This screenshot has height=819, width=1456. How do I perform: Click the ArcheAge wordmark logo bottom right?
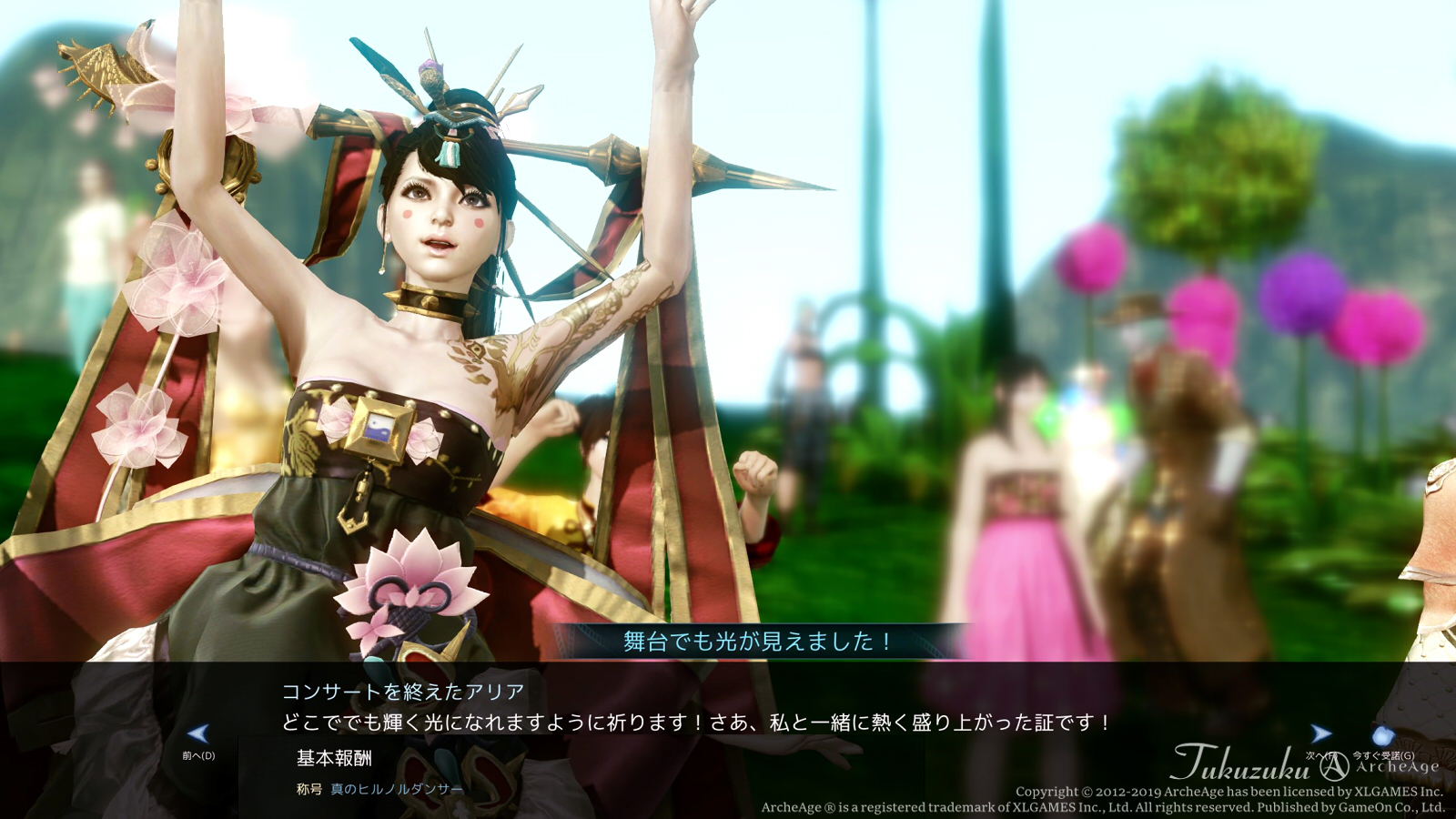tap(1399, 767)
